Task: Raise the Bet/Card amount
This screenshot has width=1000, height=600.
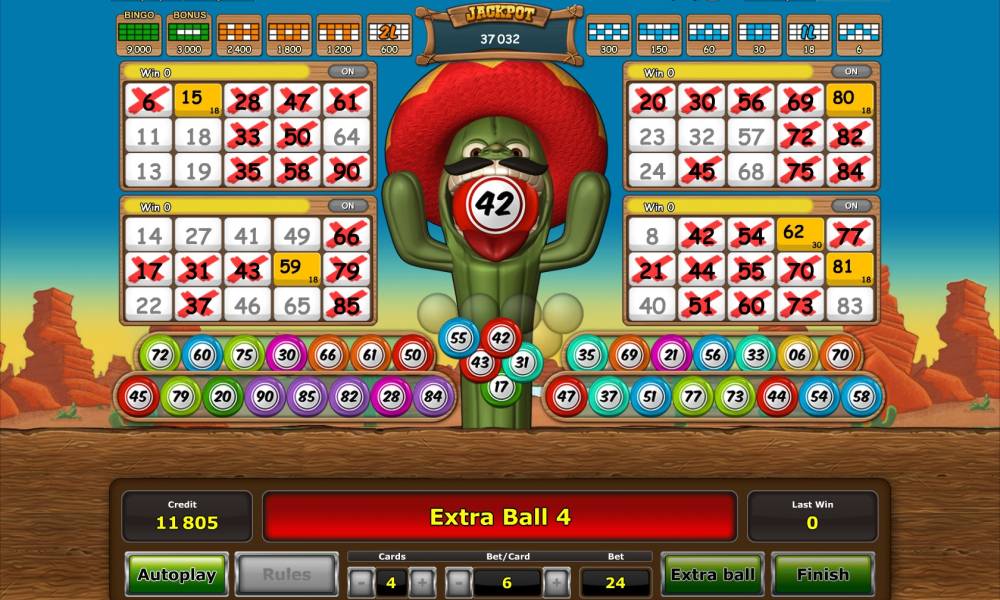Action: click(x=557, y=582)
